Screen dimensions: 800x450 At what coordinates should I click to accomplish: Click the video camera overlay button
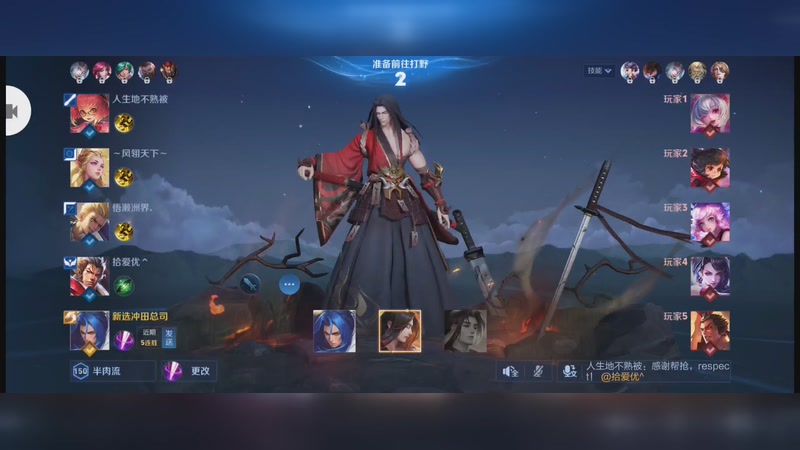16,111
